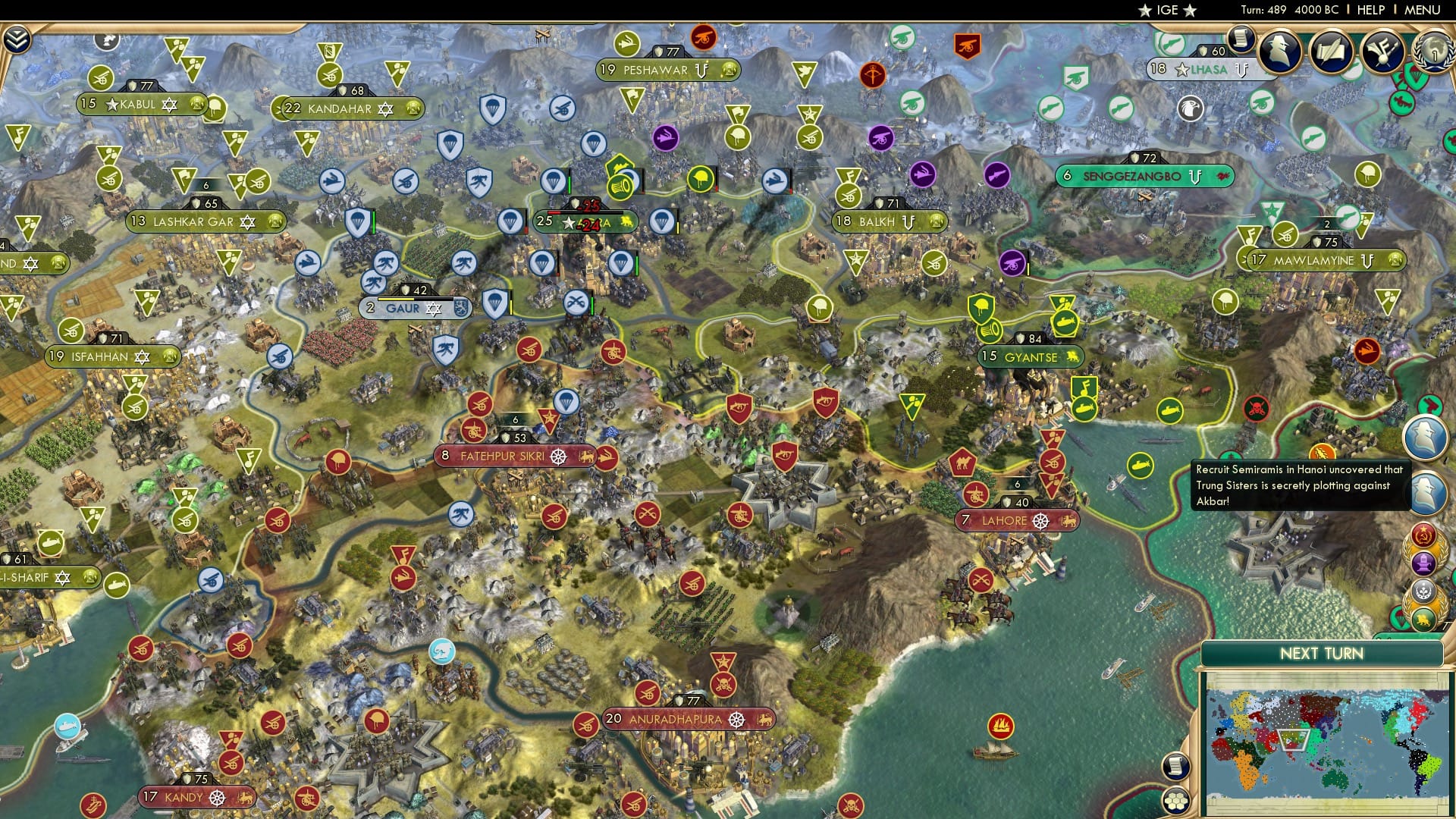1456x819 pixels.
Task: Open the Culture overview icon
Action: (x=1382, y=52)
